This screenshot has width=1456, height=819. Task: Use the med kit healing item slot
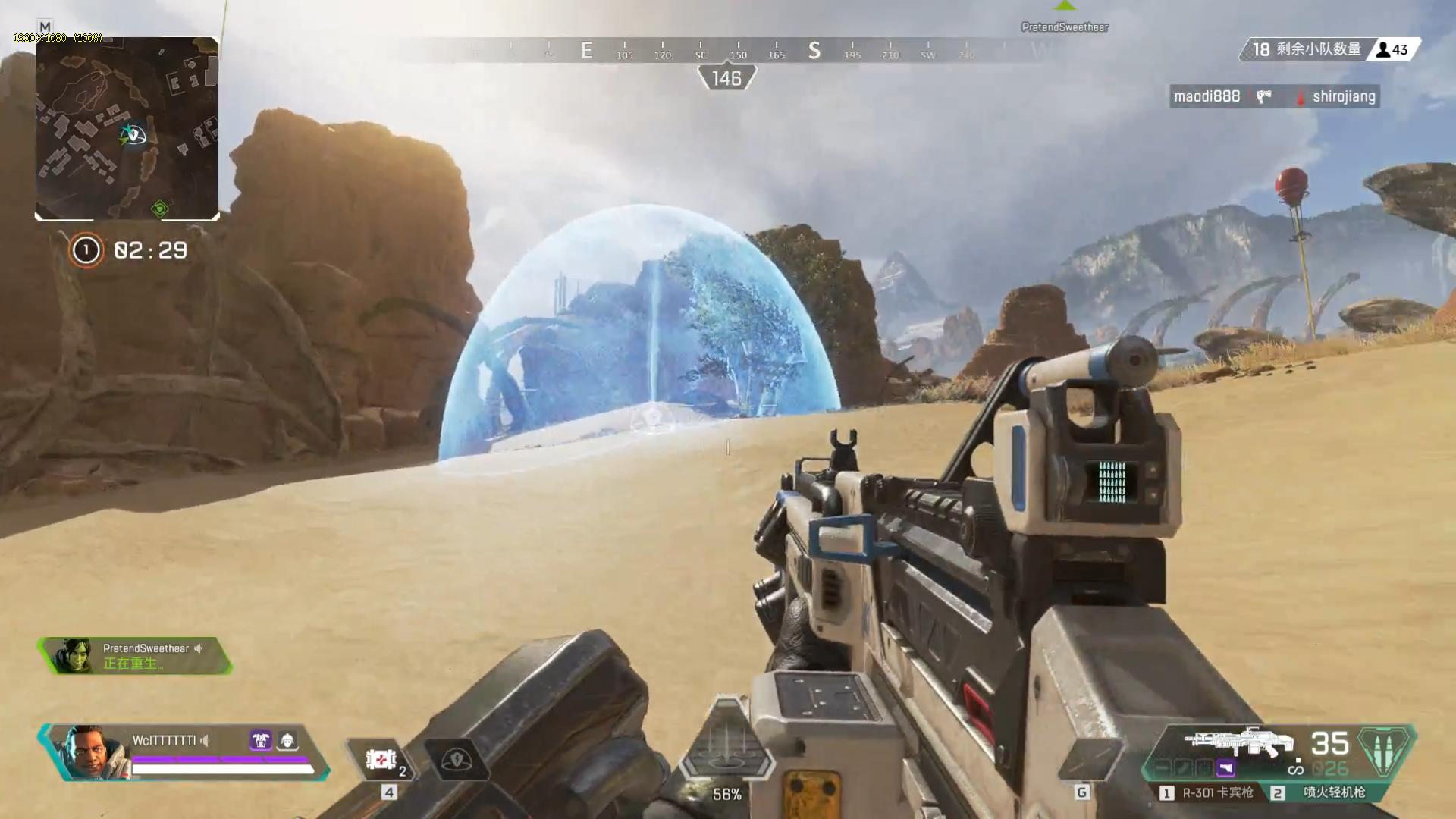click(381, 759)
